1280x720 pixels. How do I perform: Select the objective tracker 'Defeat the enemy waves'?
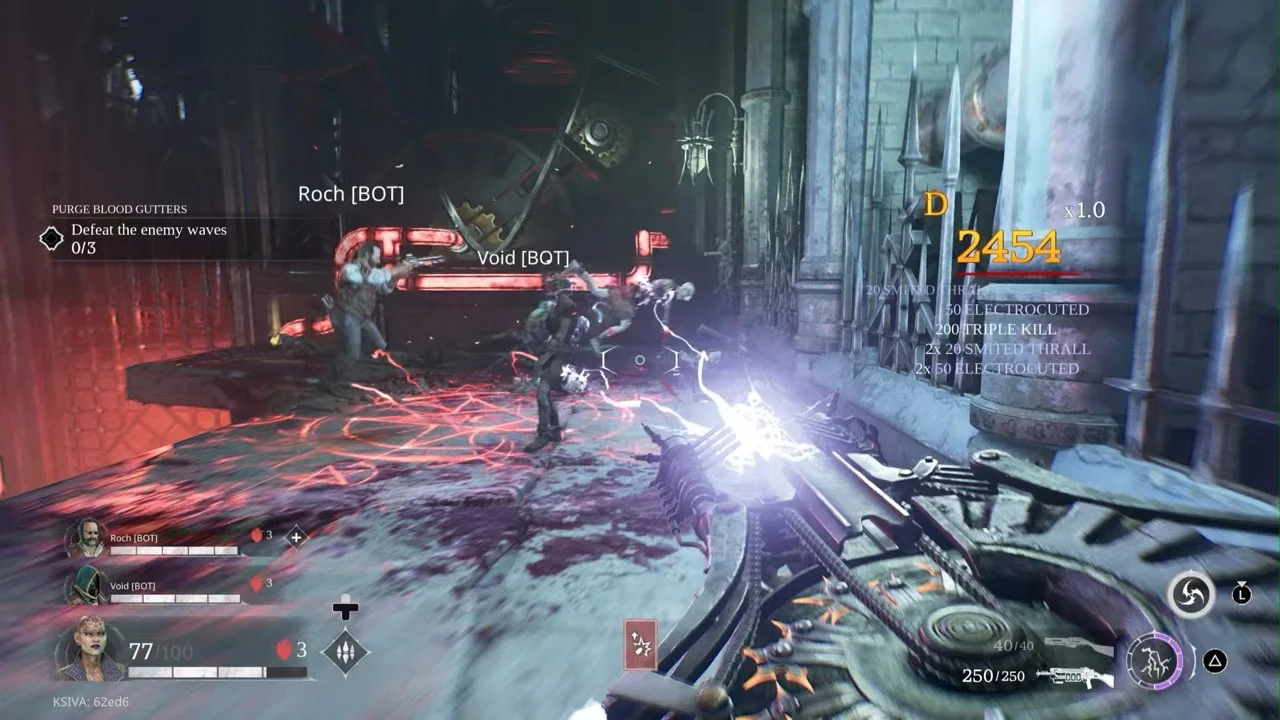[x=148, y=230]
